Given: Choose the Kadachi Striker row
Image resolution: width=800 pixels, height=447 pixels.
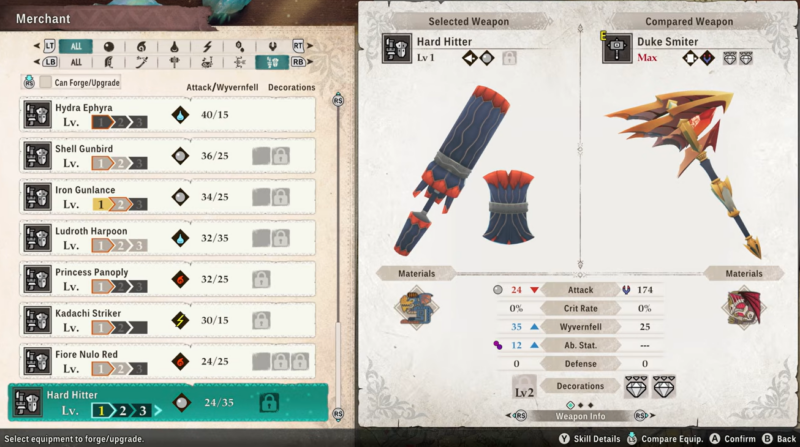Looking at the screenshot, I should click(x=168, y=320).
